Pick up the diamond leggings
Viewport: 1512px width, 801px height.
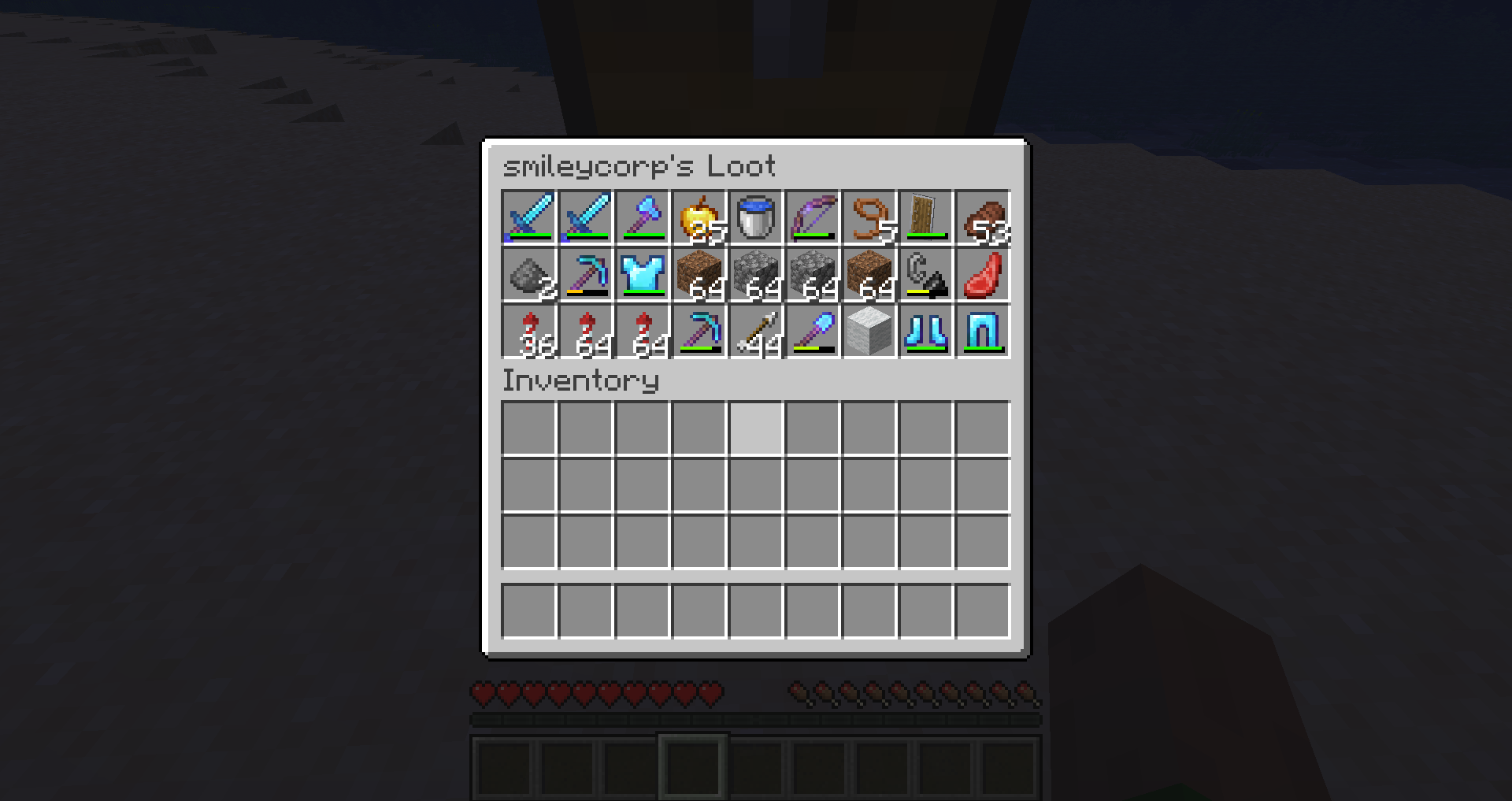(983, 334)
